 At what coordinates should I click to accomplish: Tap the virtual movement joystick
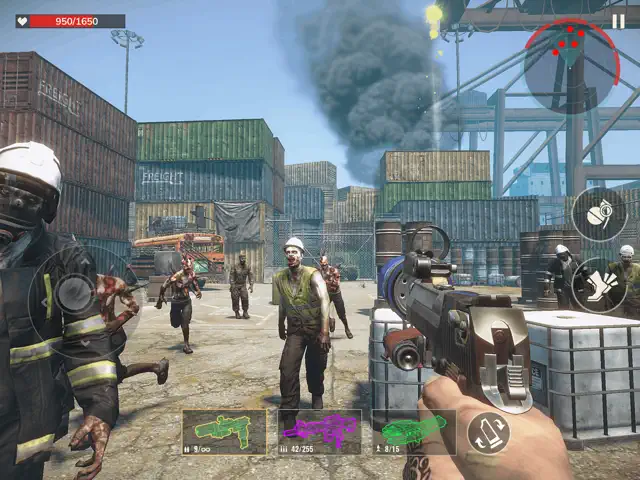(x=74, y=293)
